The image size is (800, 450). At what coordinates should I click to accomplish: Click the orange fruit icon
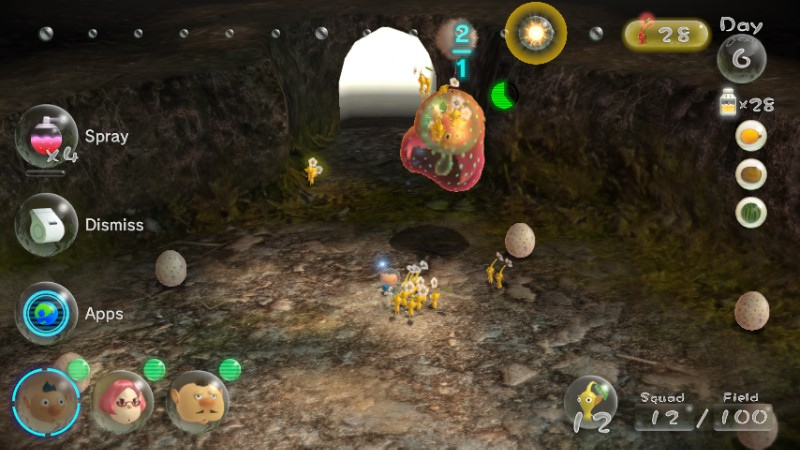751,136
